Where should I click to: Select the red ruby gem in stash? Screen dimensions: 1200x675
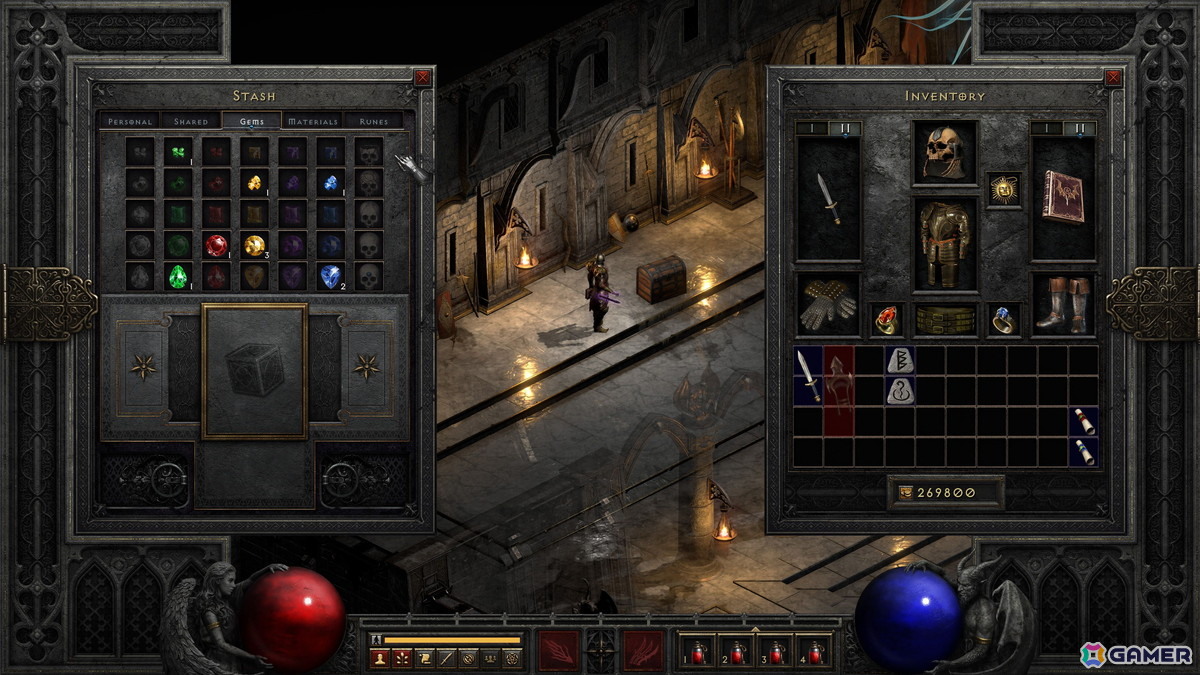coord(216,245)
